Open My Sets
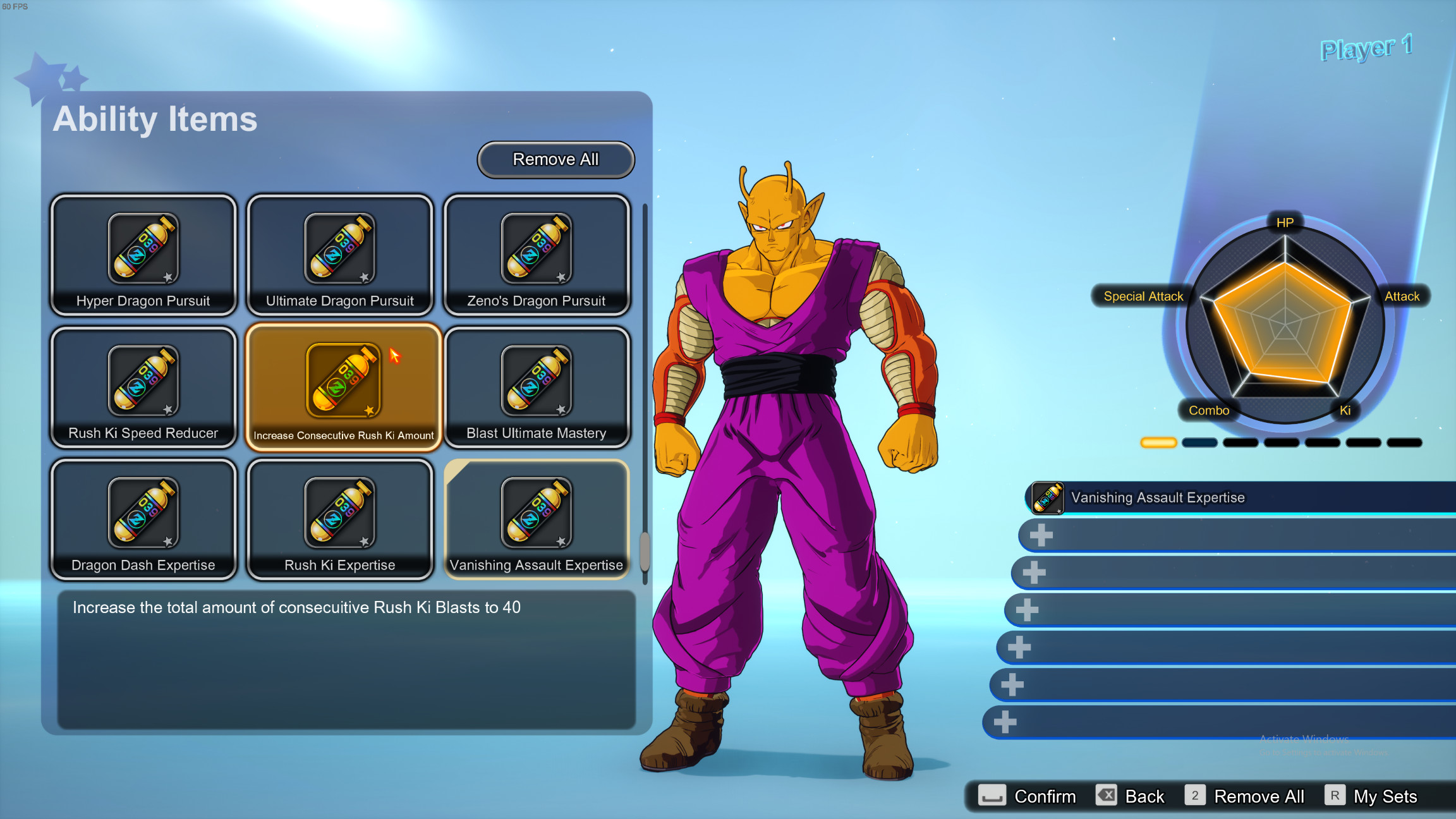1456x819 pixels. [1371, 796]
